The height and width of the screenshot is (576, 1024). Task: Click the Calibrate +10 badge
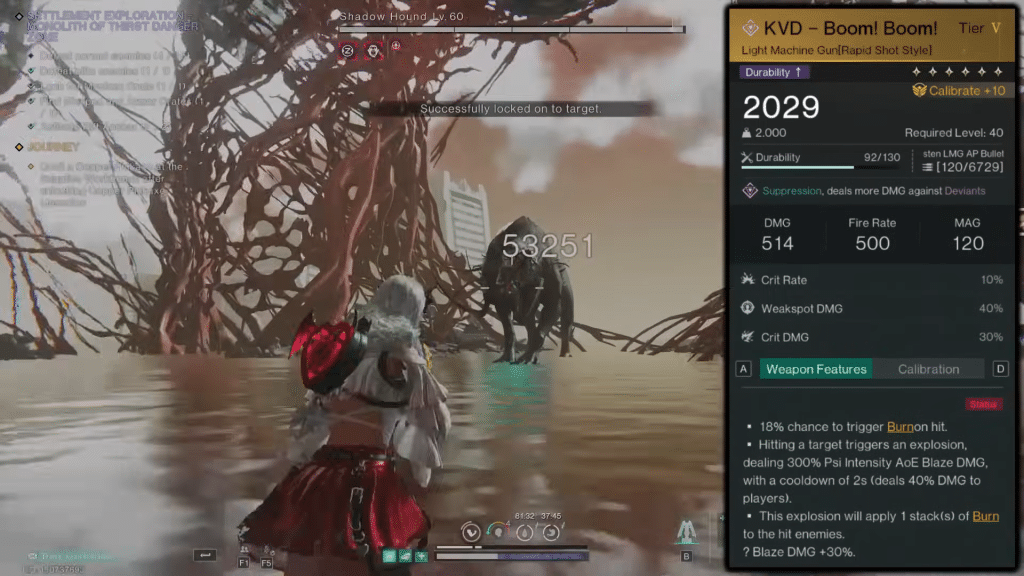pos(959,90)
